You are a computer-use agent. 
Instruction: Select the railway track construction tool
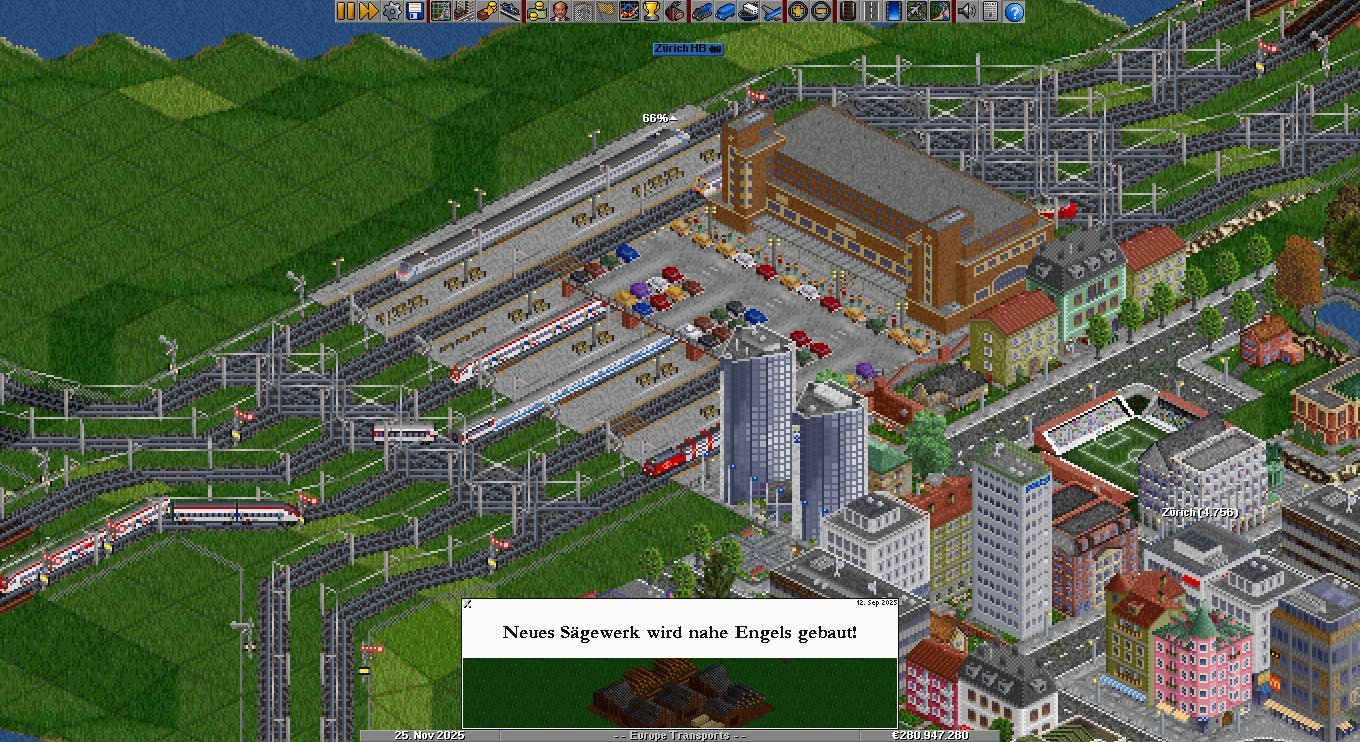click(x=847, y=11)
